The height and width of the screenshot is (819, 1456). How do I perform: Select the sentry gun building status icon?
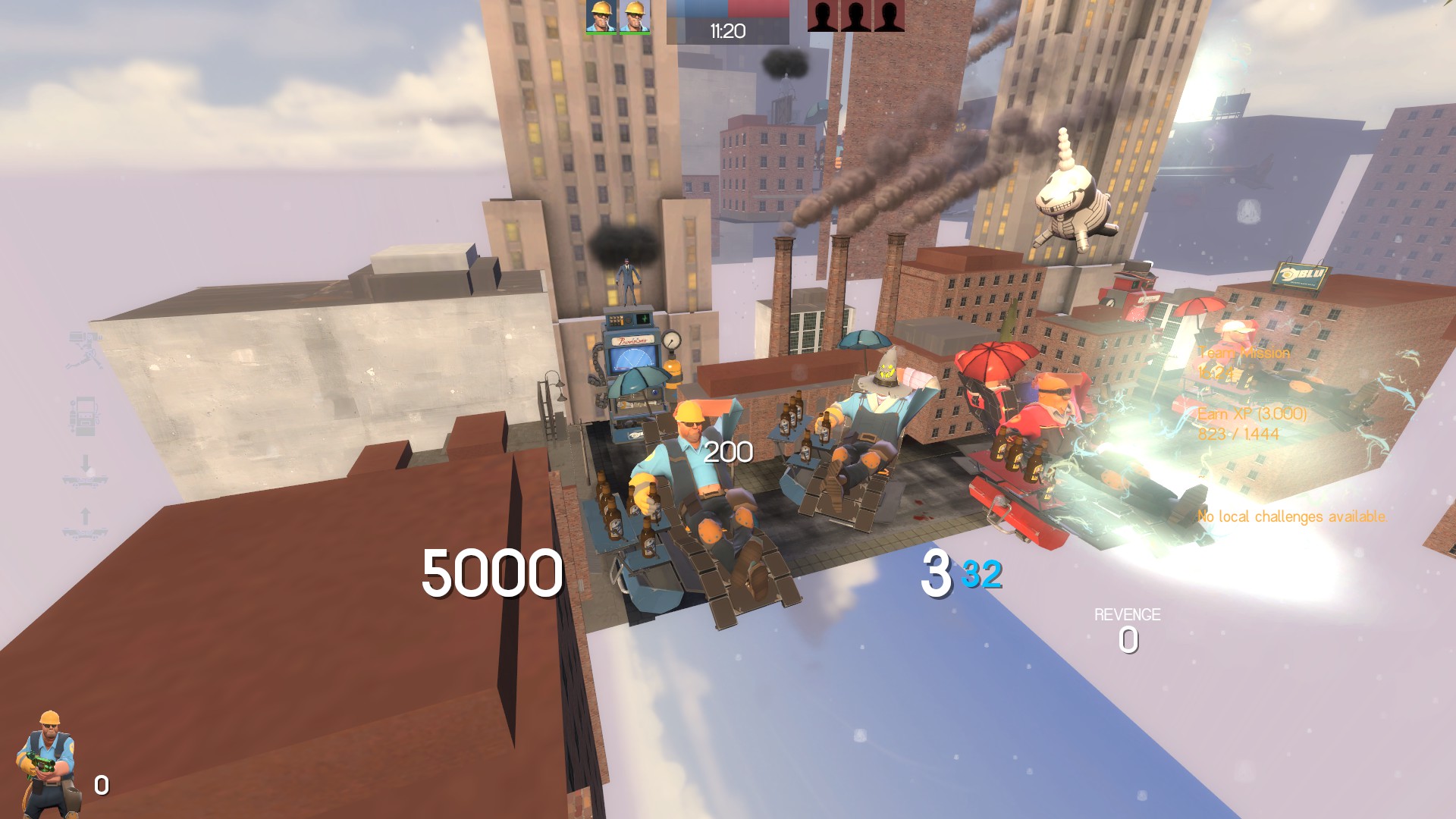tap(85, 350)
